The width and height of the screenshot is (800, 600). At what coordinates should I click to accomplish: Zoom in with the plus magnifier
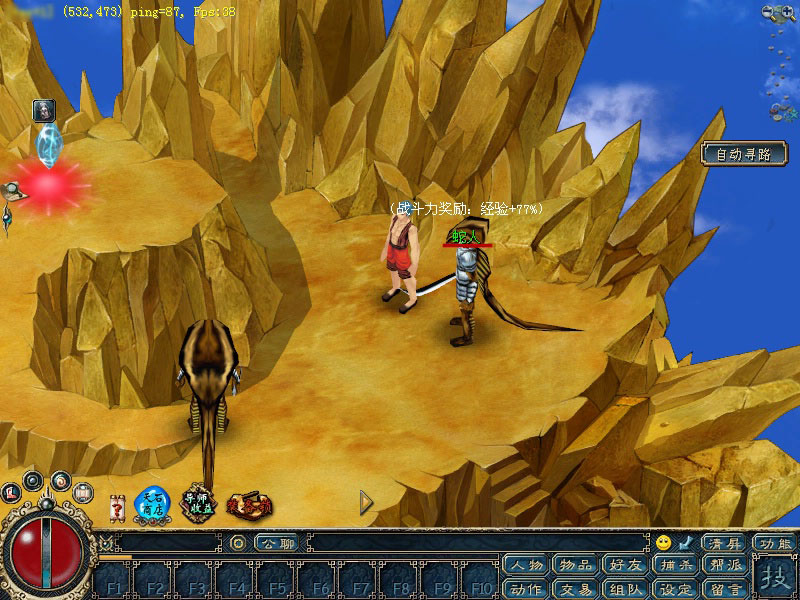[x=788, y=12]
